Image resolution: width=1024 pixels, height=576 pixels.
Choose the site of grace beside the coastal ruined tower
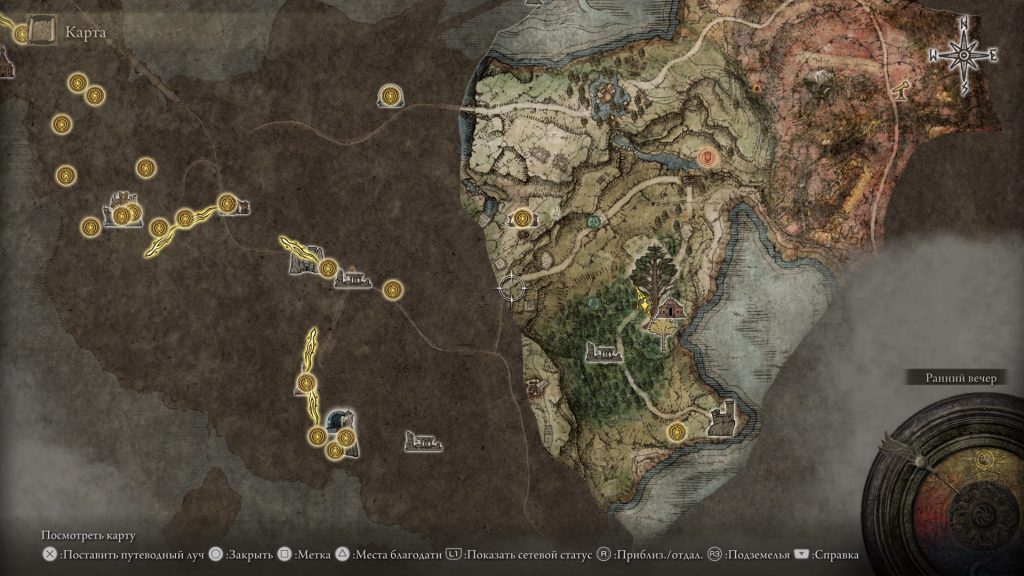677,432
